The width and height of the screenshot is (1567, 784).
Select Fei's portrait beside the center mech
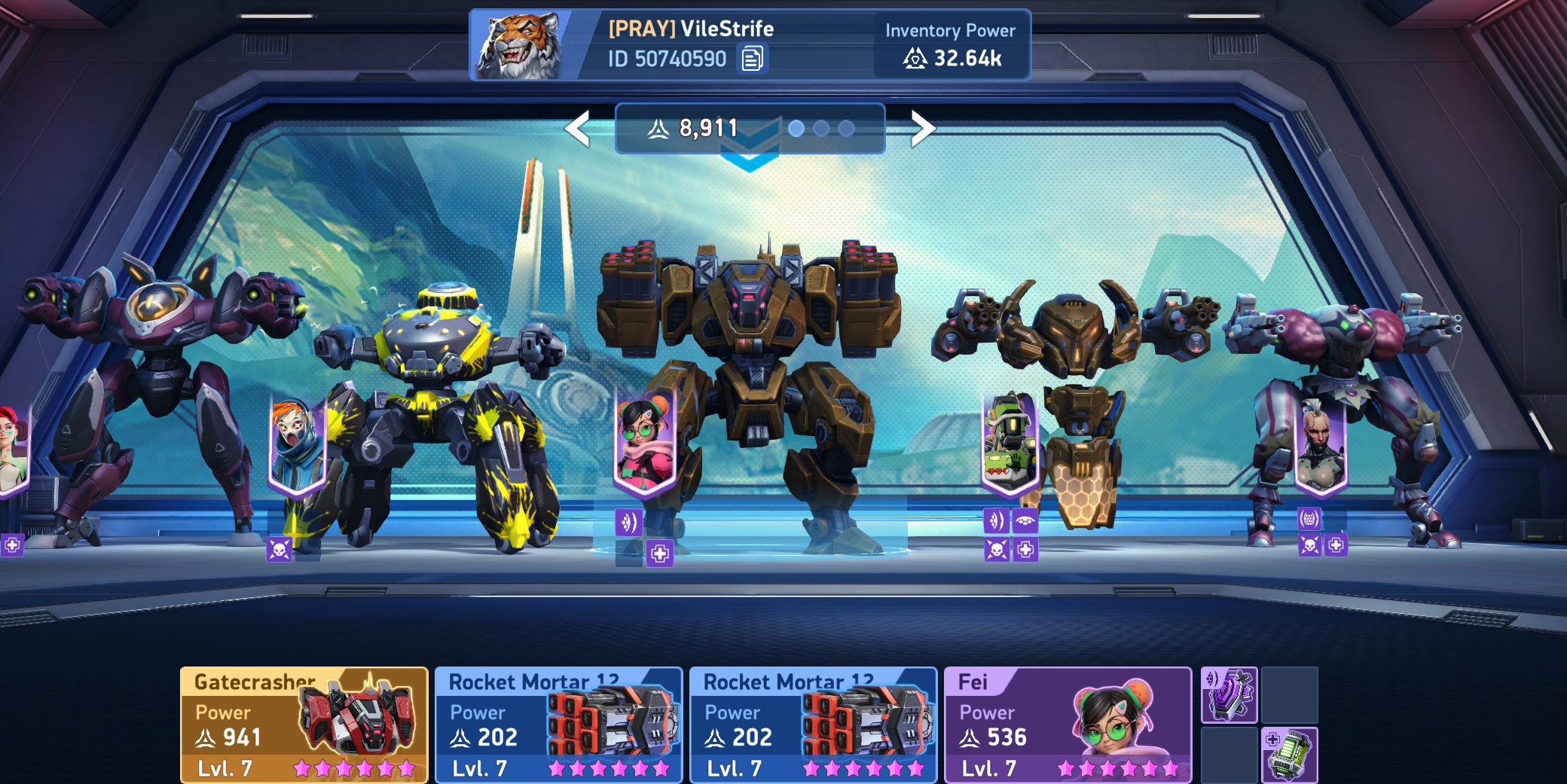click(x=644, y=443)
